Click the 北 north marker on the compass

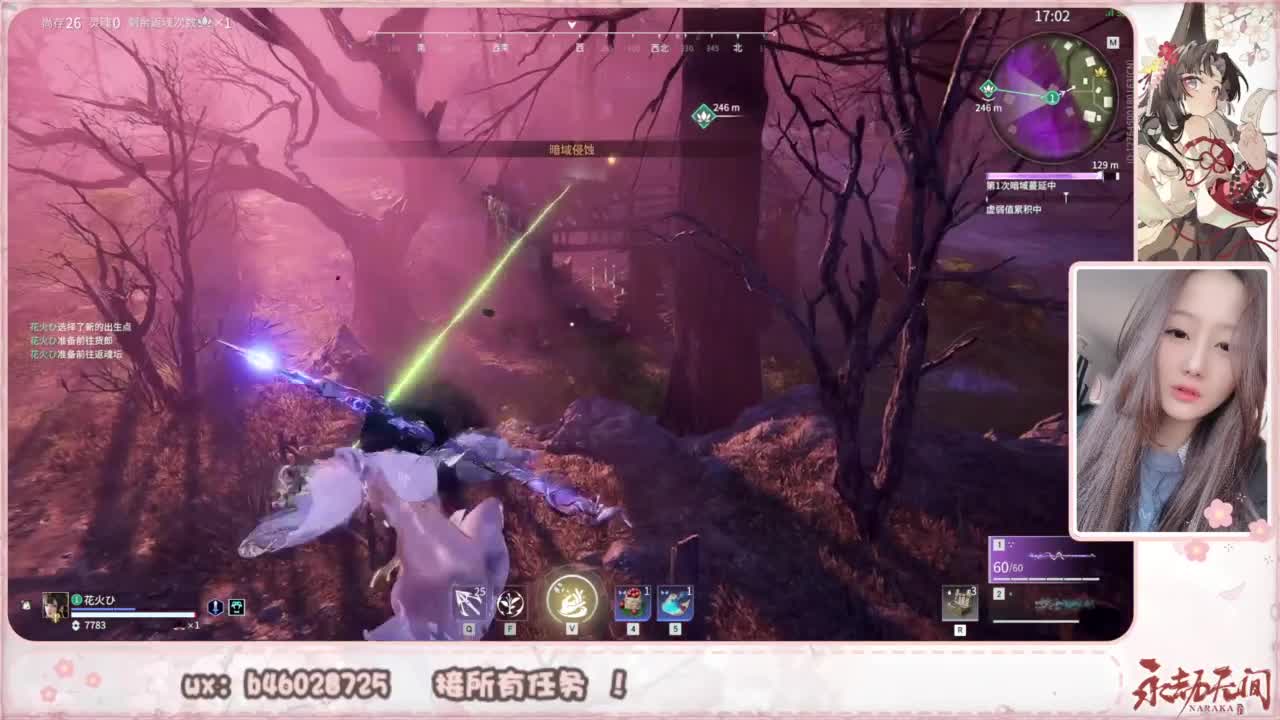coord(736,47)
